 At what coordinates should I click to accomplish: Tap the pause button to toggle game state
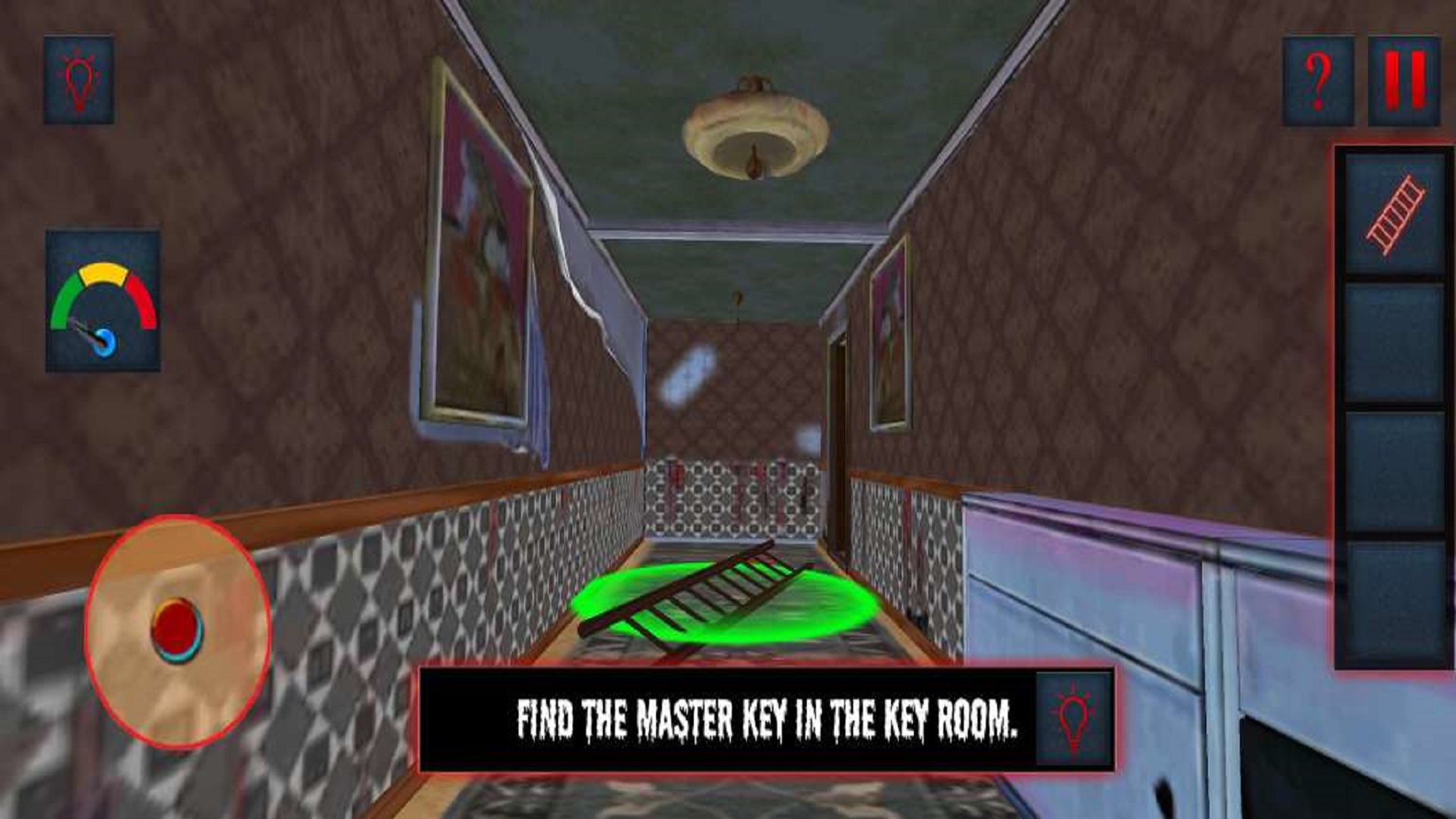click(1404, 80)
